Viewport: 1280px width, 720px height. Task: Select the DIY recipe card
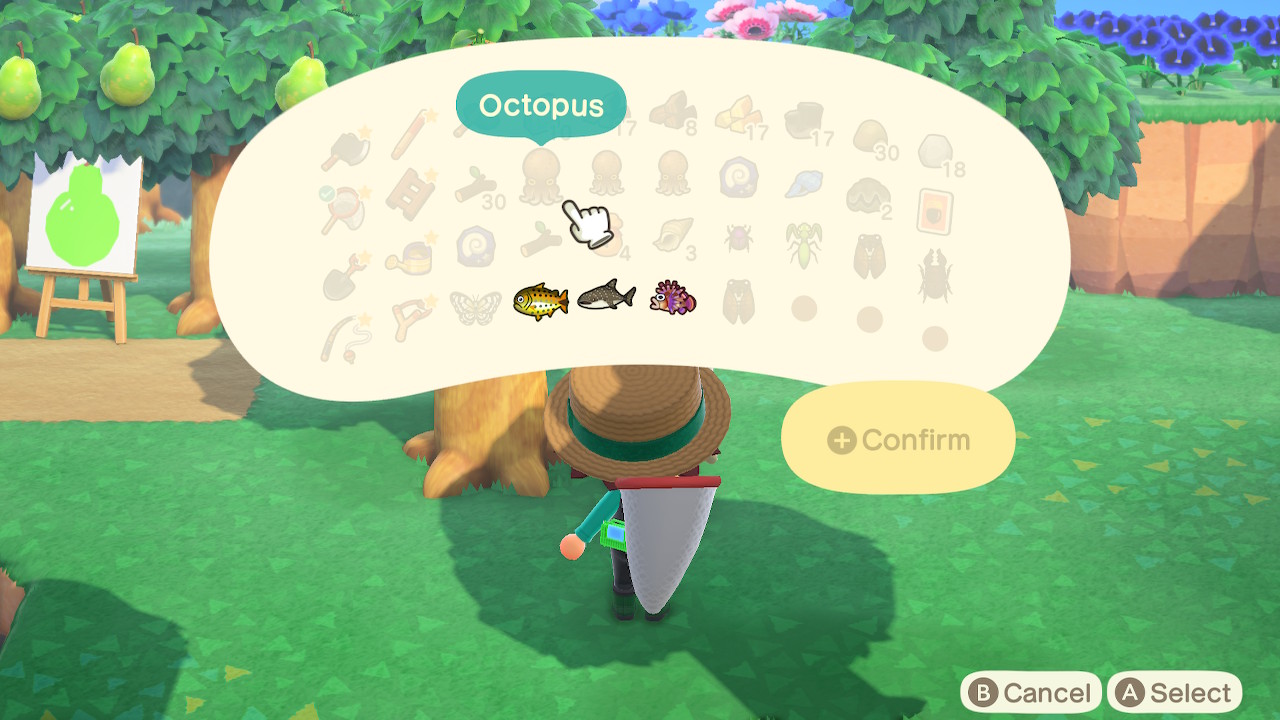coord(935,211)
